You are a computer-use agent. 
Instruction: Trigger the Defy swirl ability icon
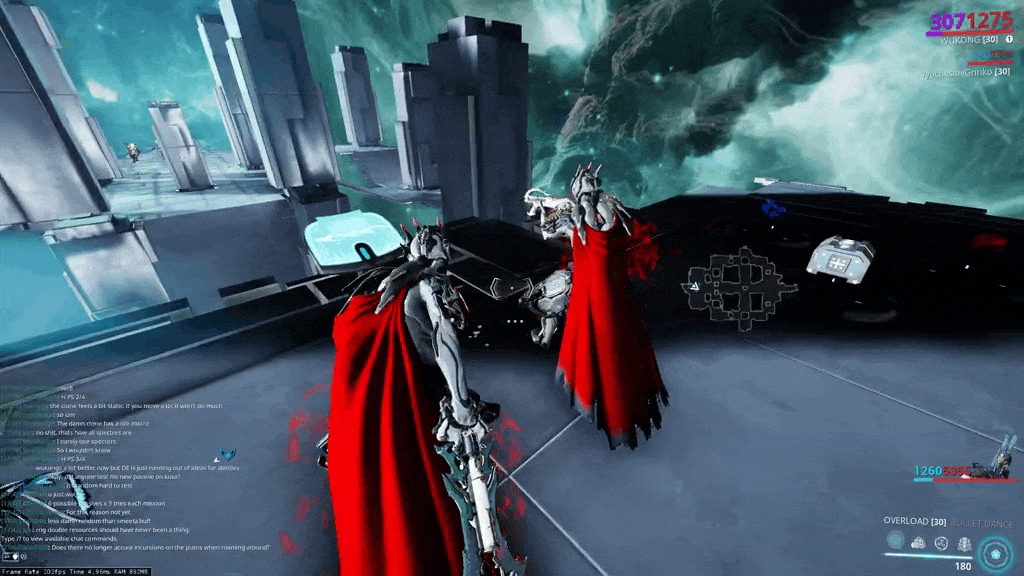click(x=941, y=543)
